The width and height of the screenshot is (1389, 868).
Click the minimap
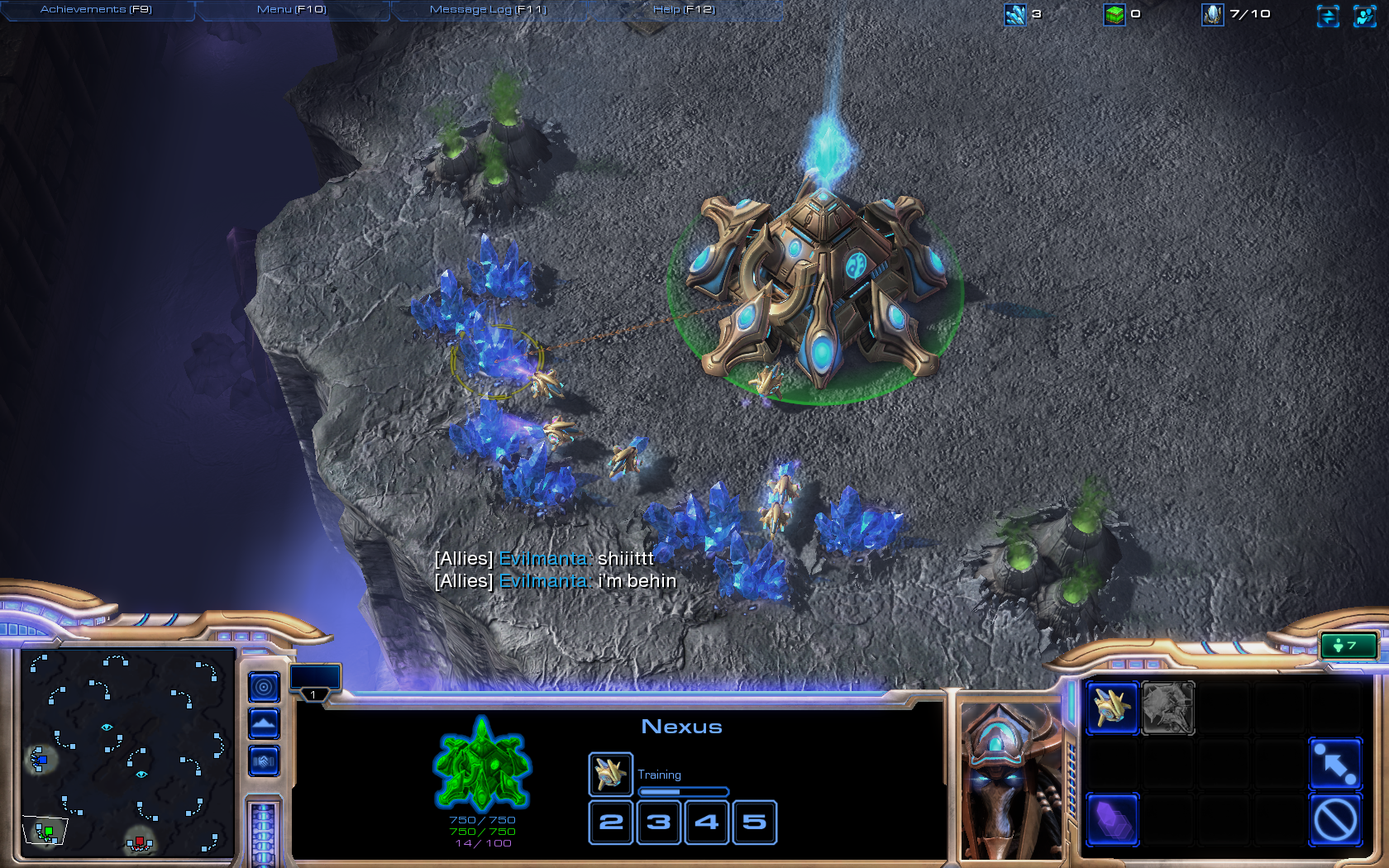126,752
